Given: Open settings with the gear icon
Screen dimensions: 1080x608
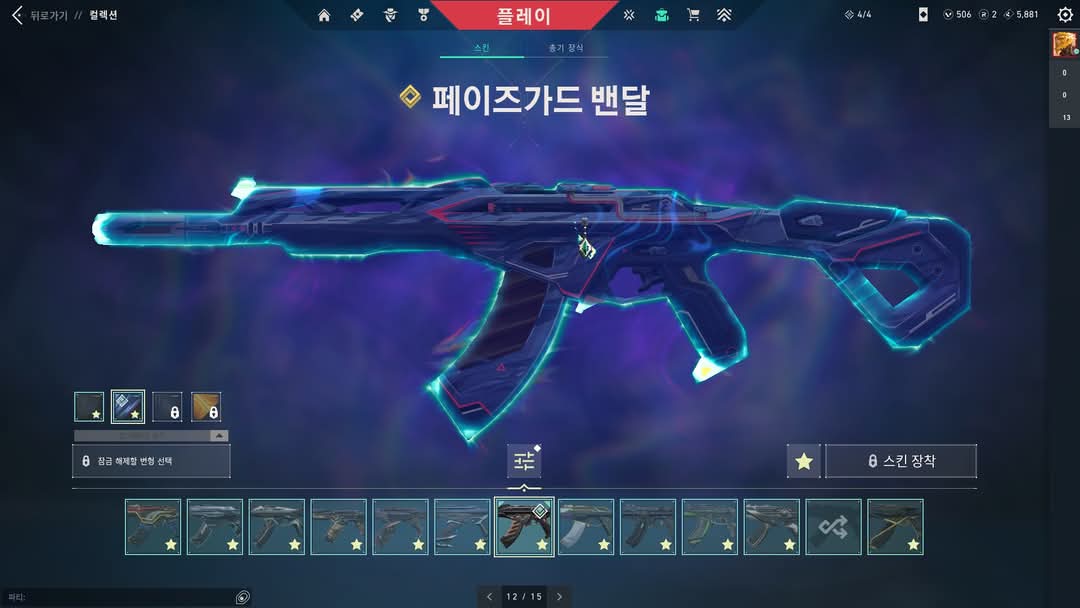Looking at the screenshot, I should (x=1065, y=15).
